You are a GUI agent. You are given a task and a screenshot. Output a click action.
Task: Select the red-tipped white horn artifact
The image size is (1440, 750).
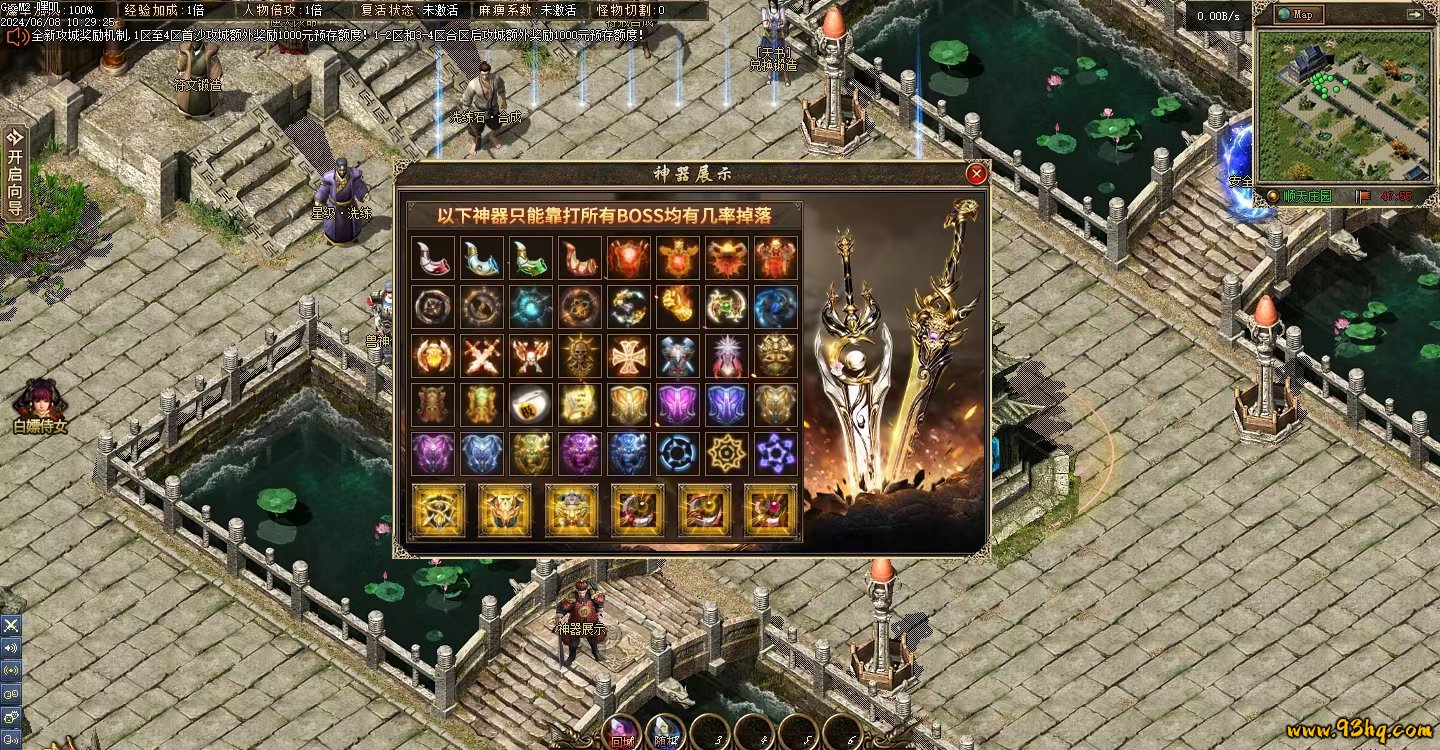[433, 258]
